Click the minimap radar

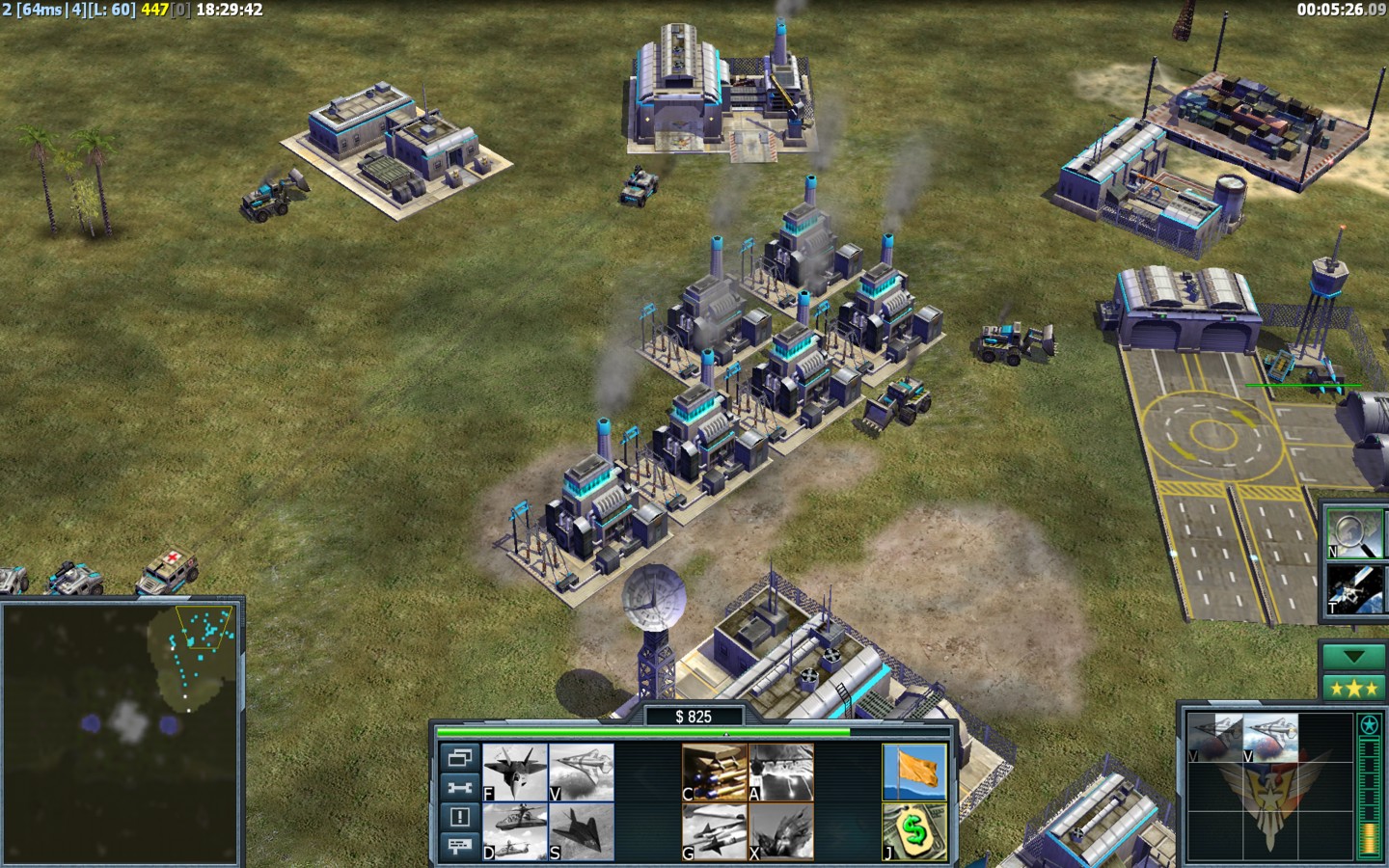(x=121, y=730)
